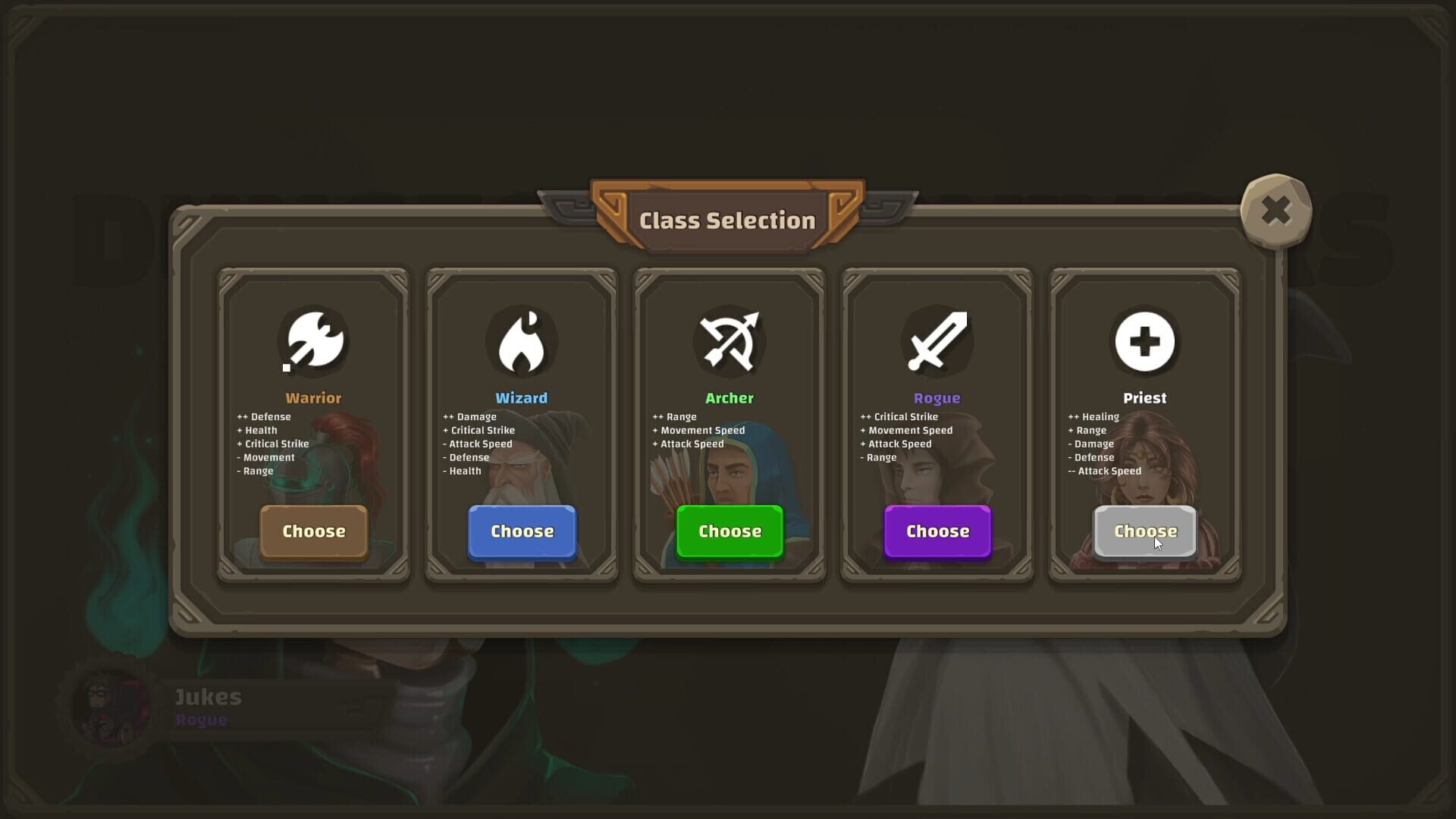
Task: Select the Warrior axe icon
Action: pos(313,341)
